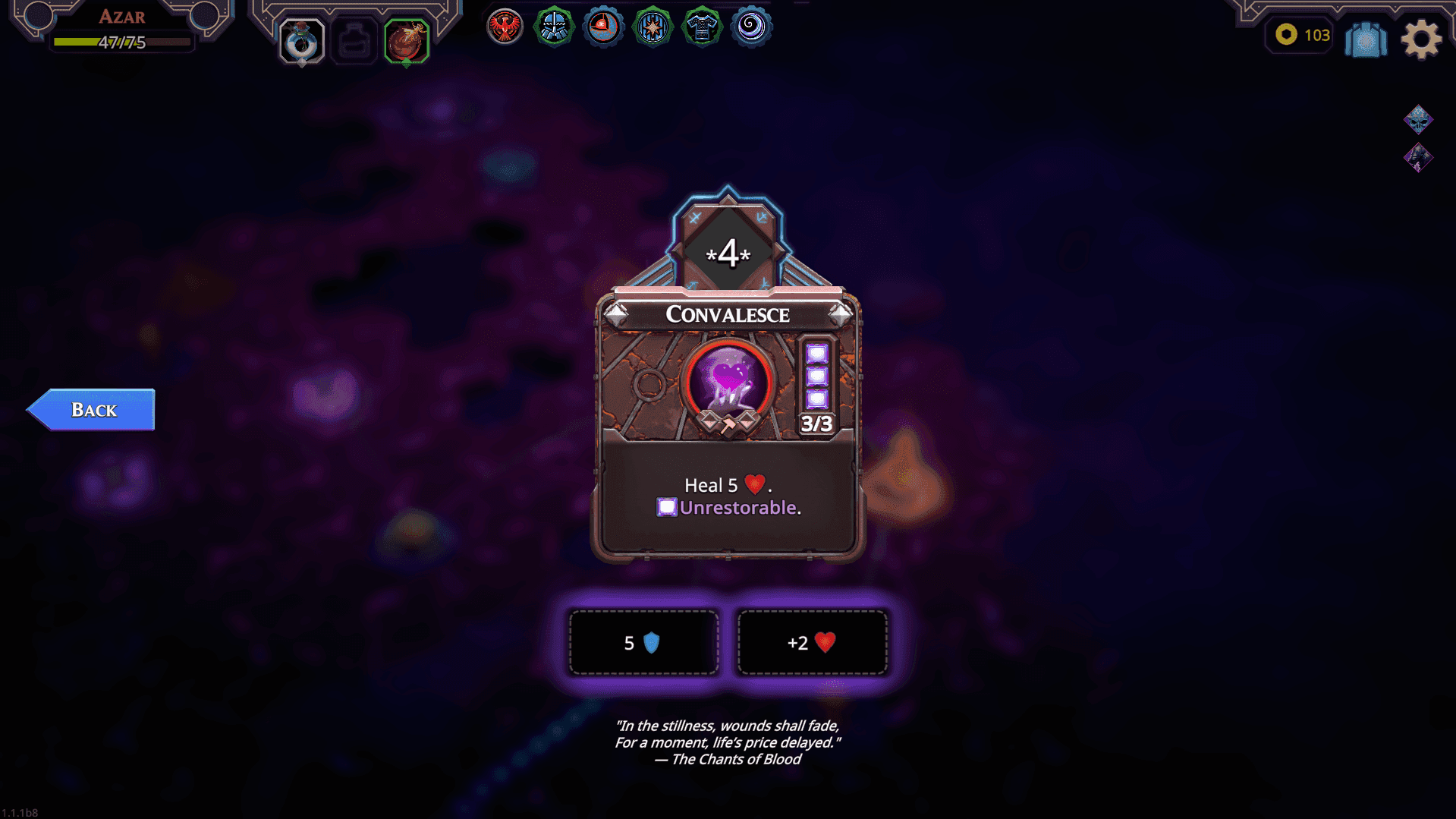Click the star shield emblem icon
The height and width of the screenshot is (819, 1456).
652,26
